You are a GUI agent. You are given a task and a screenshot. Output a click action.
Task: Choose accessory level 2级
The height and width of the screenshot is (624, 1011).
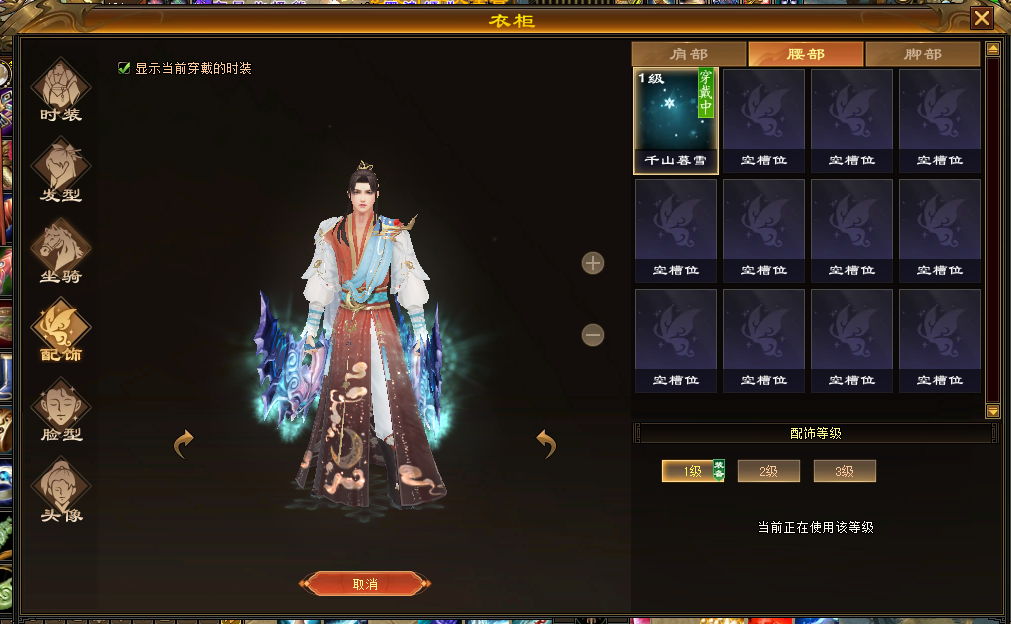coord(768,471)
